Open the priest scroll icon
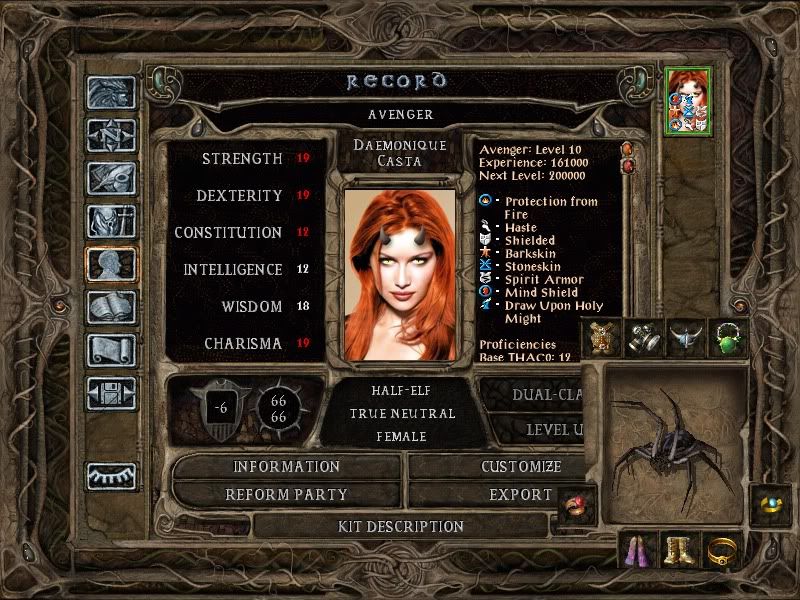 click(111, 351)
